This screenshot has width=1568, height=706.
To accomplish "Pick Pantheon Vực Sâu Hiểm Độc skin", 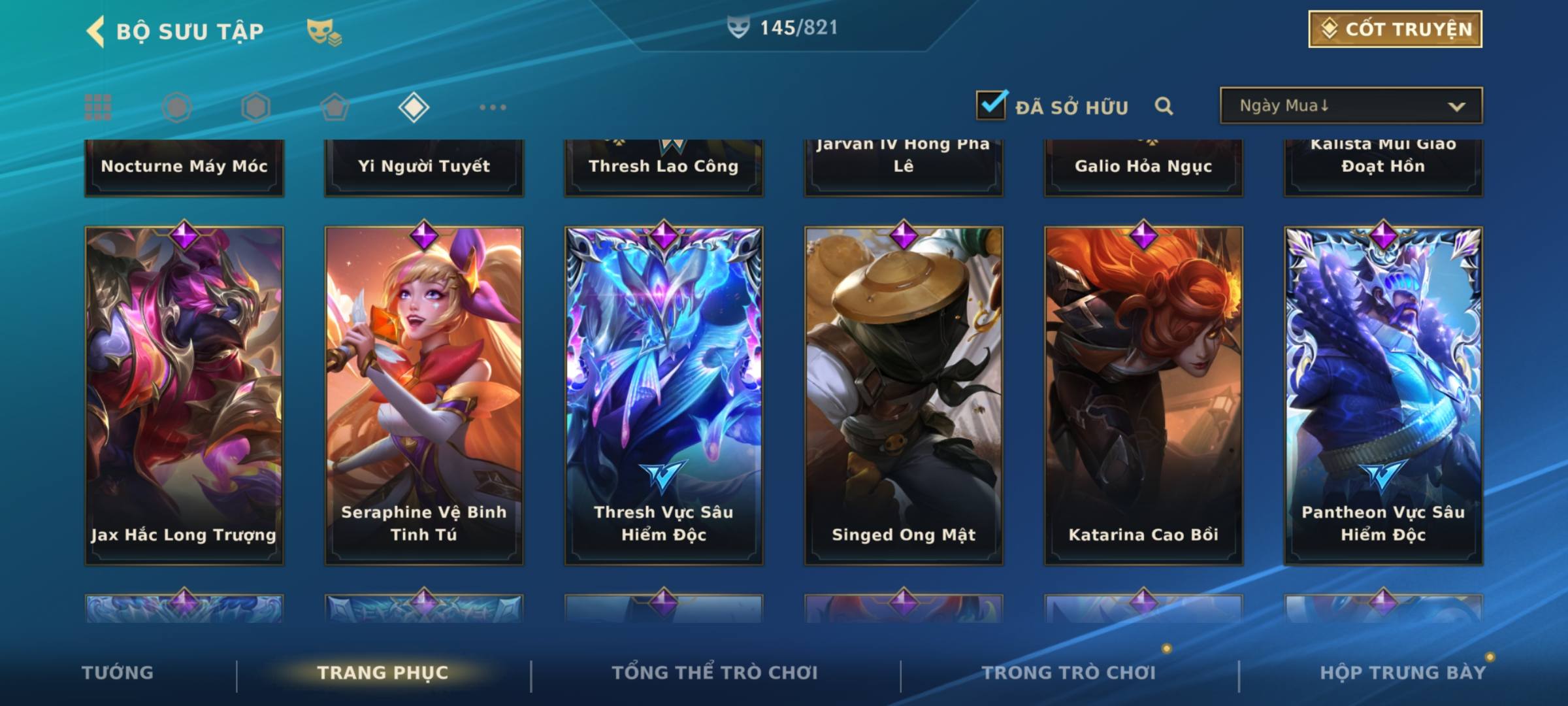I will pyautogui.click(x=1383, y=395).
